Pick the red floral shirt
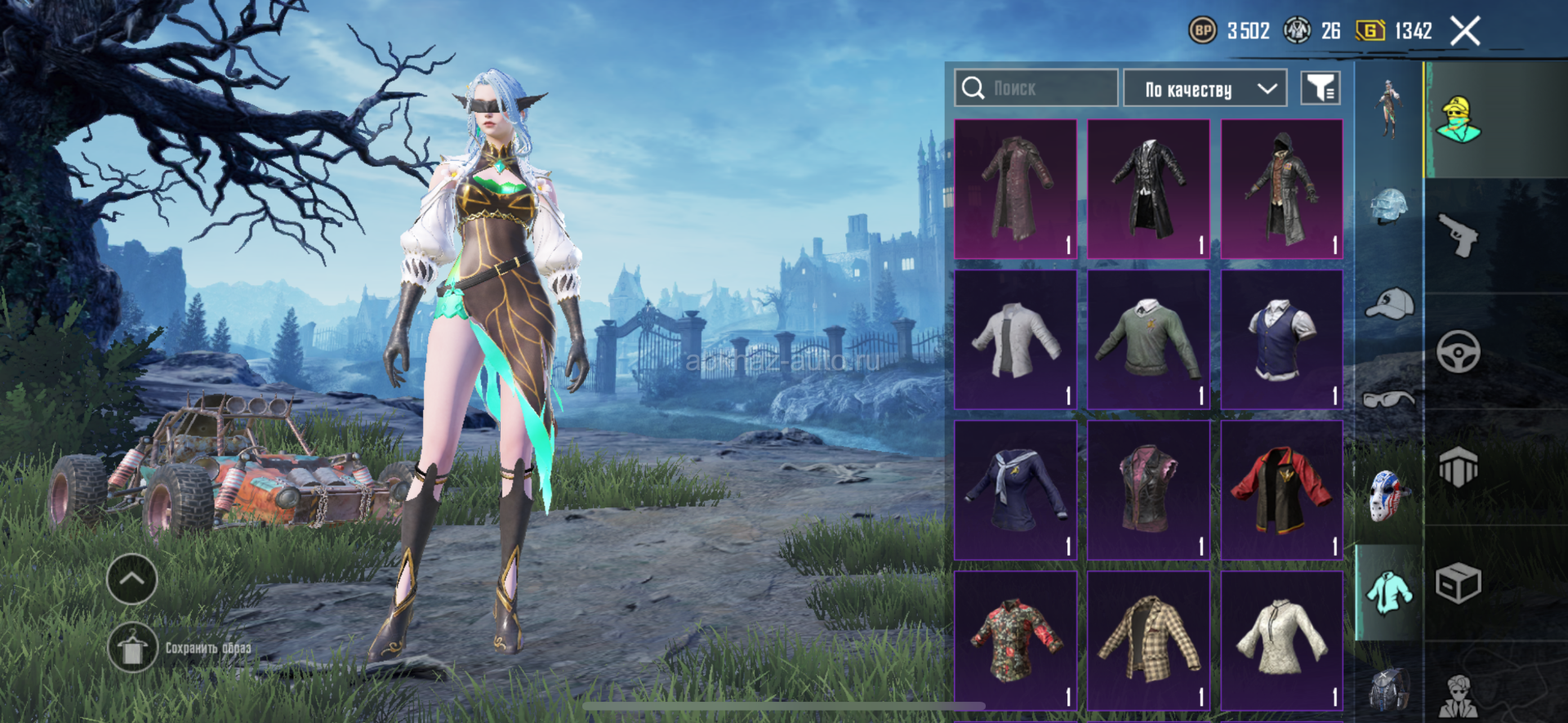This screenshot has width=1568, height=723. 1015,640
